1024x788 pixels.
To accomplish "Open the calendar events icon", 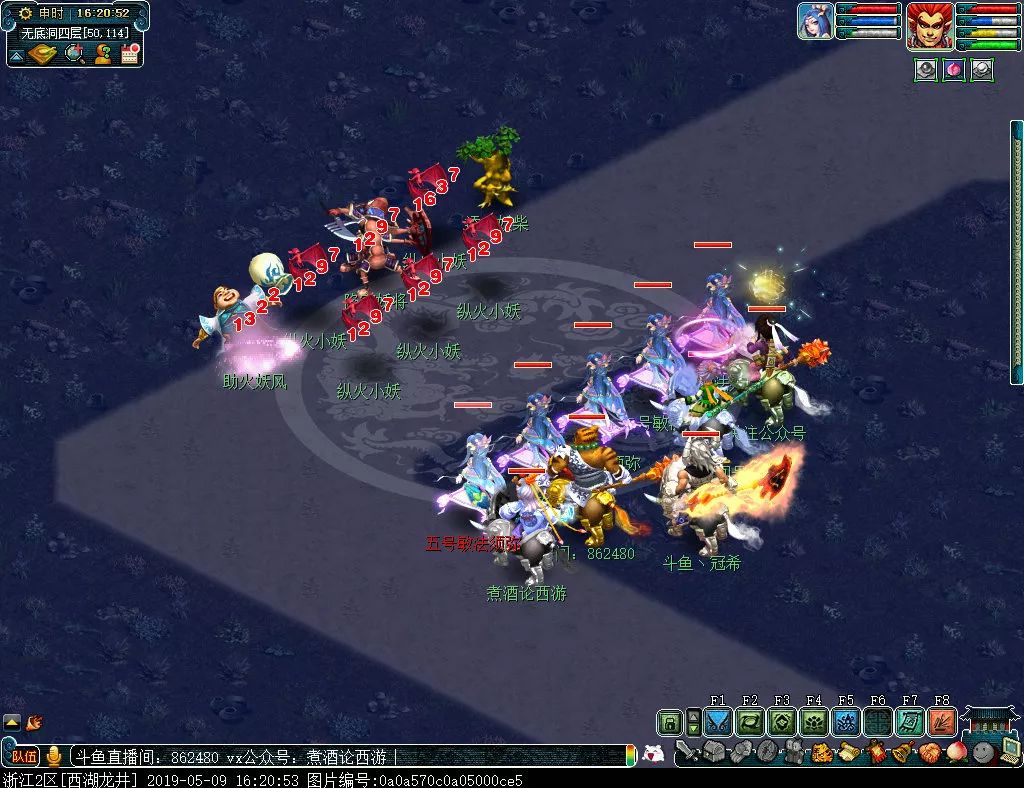I will (129, 54).
